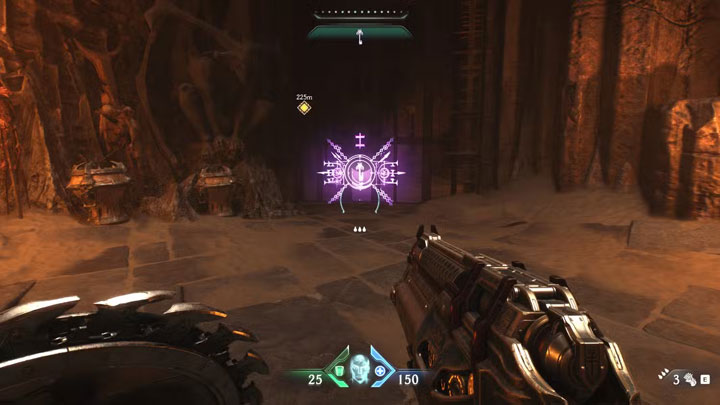
Task: Activate the gauntlet melee charge icon
Action: pyautogui.click(x=689, y=378)
